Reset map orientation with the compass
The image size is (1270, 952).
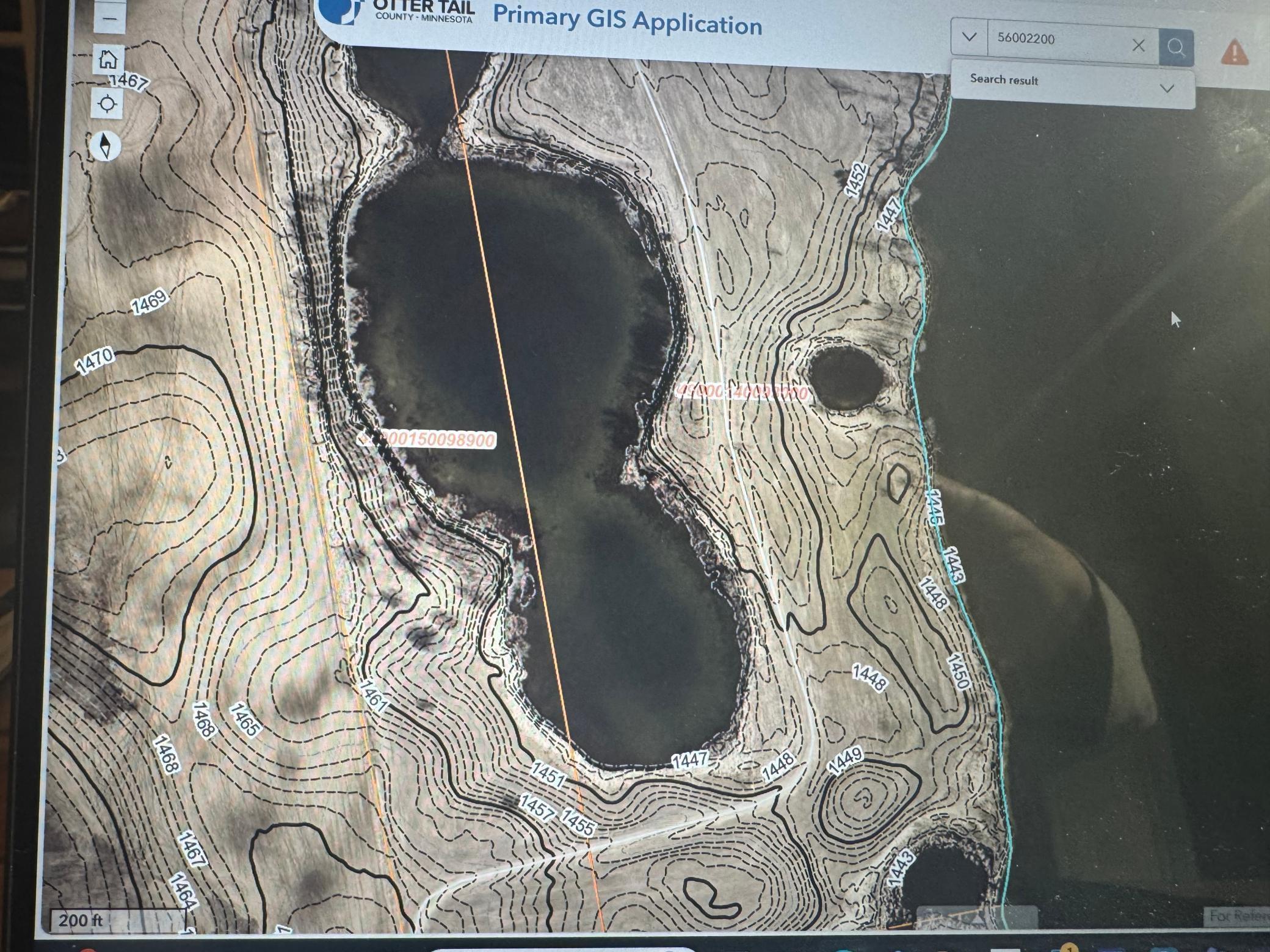[106, 146]
